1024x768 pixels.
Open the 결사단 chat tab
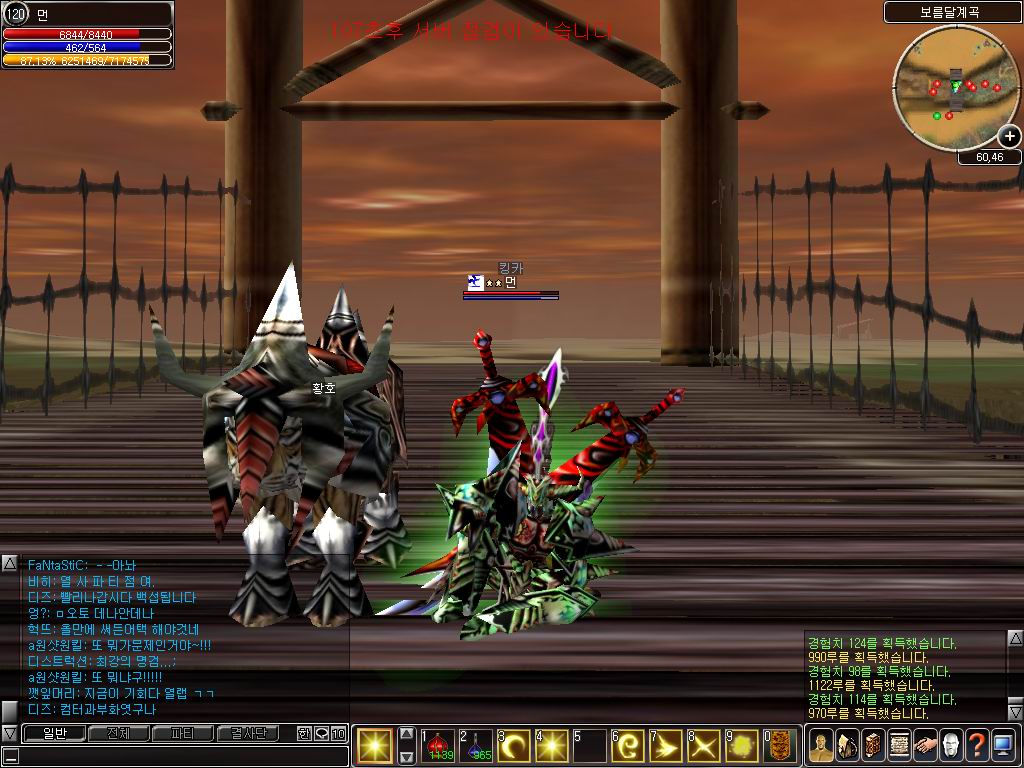[246, 734]
